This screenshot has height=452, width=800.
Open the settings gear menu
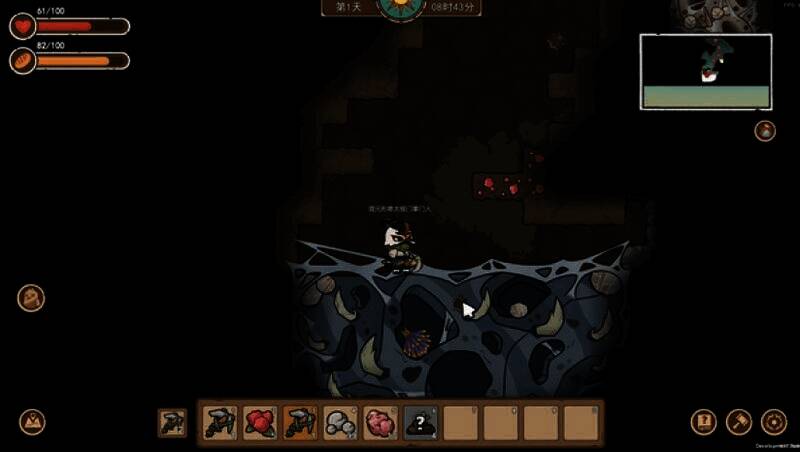773,422
